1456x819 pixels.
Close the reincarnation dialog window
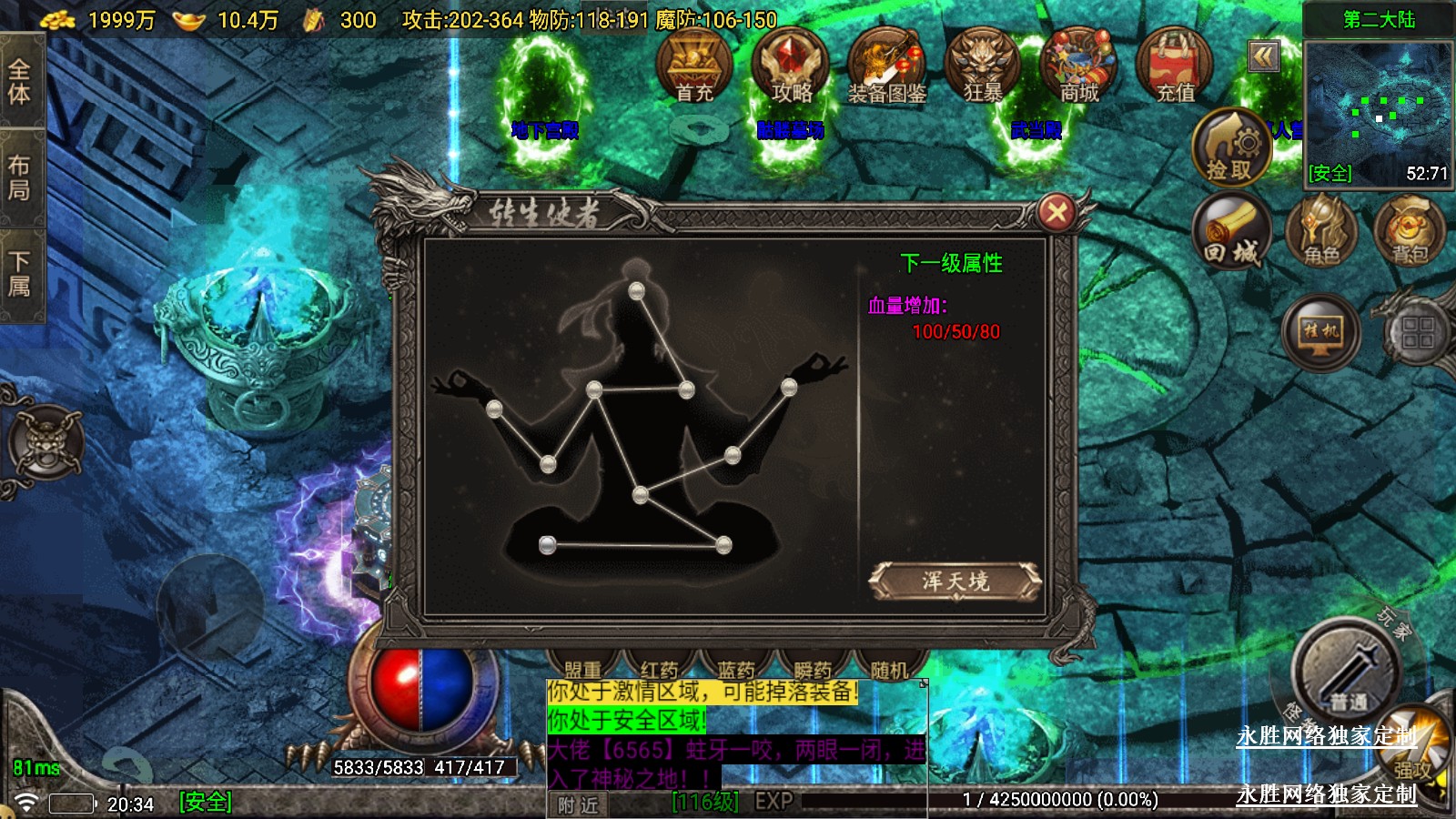point(1057,213)
